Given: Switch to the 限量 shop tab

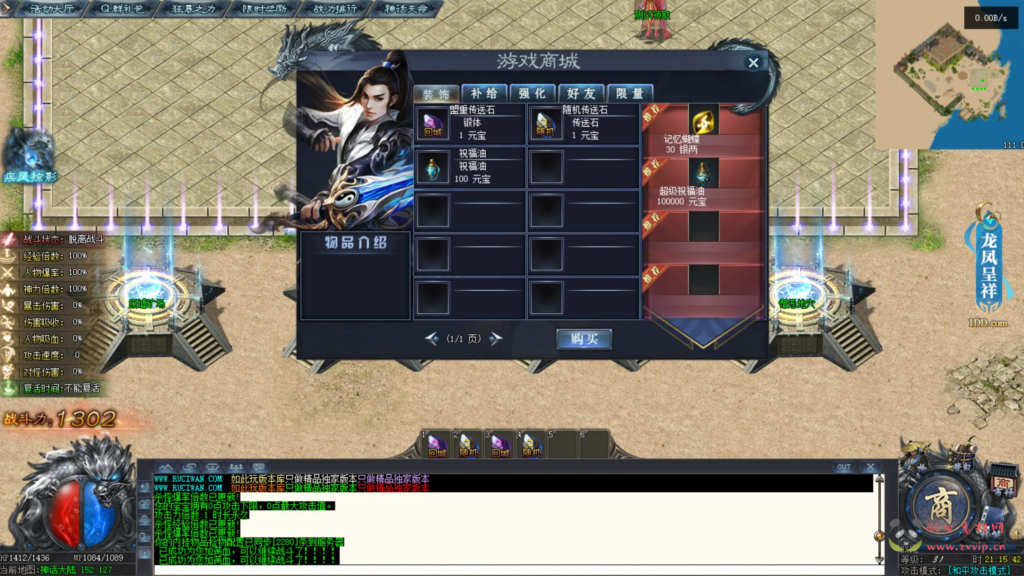Looking at the screenshot, I should coord(630,93).
